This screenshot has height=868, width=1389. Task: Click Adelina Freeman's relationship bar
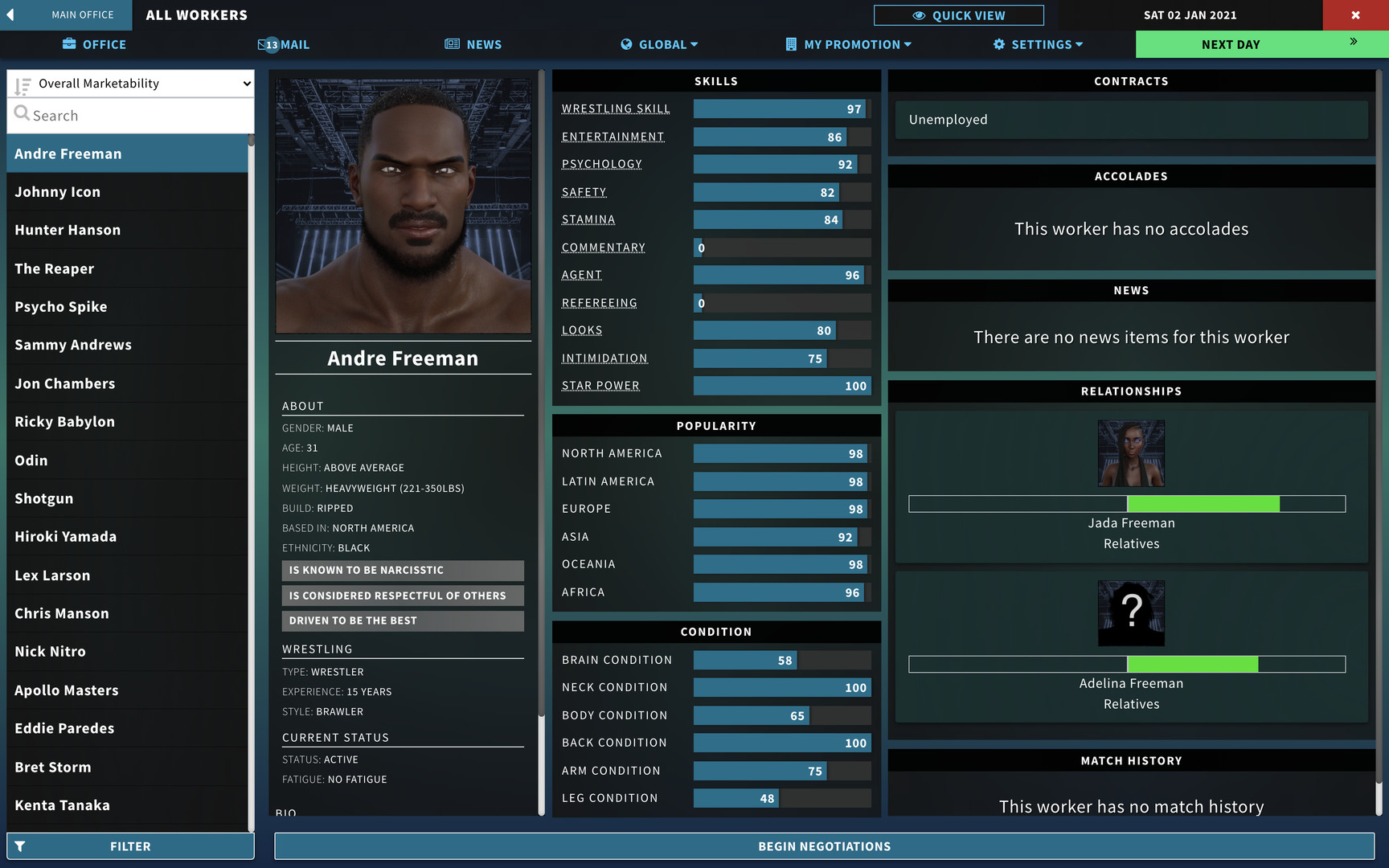(1127, 664)
